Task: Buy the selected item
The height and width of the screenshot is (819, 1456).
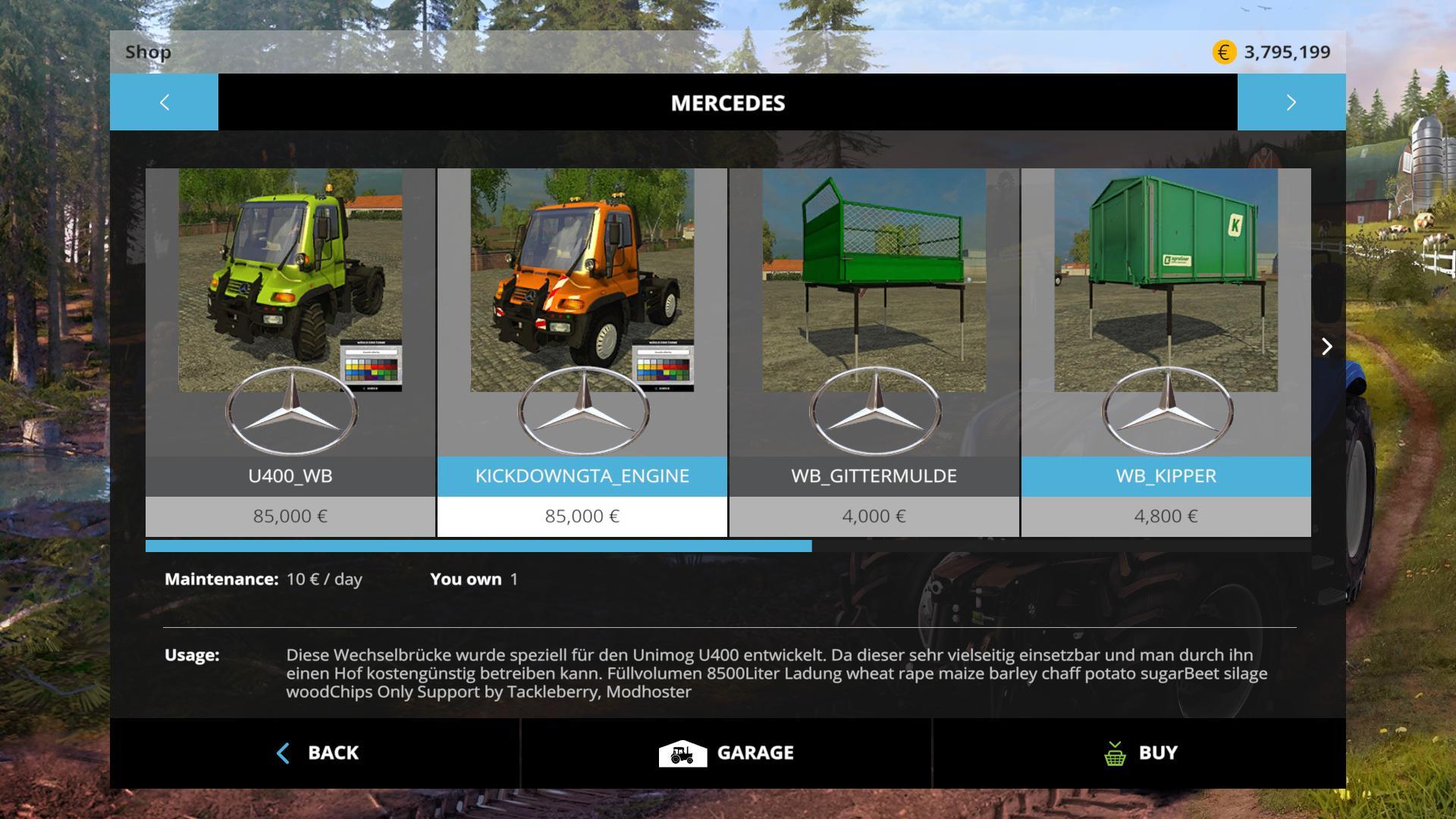Action: click(x=1140, y=753)
